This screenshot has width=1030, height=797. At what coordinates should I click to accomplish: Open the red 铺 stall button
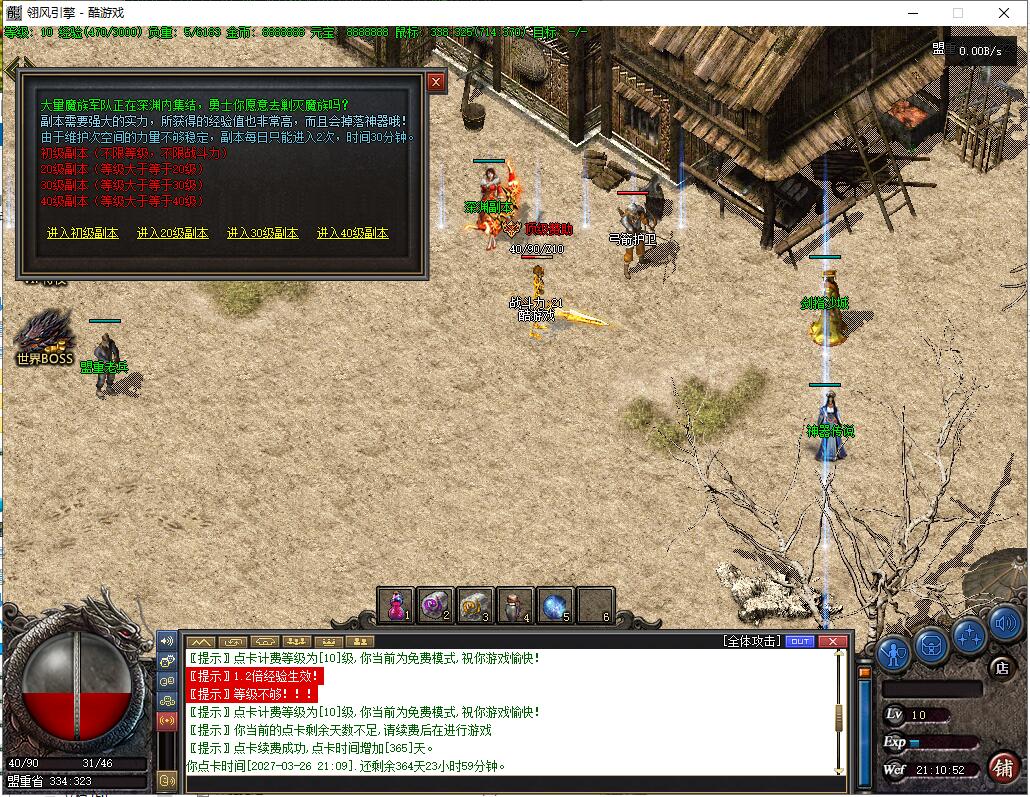click(x=1003, y=767)
